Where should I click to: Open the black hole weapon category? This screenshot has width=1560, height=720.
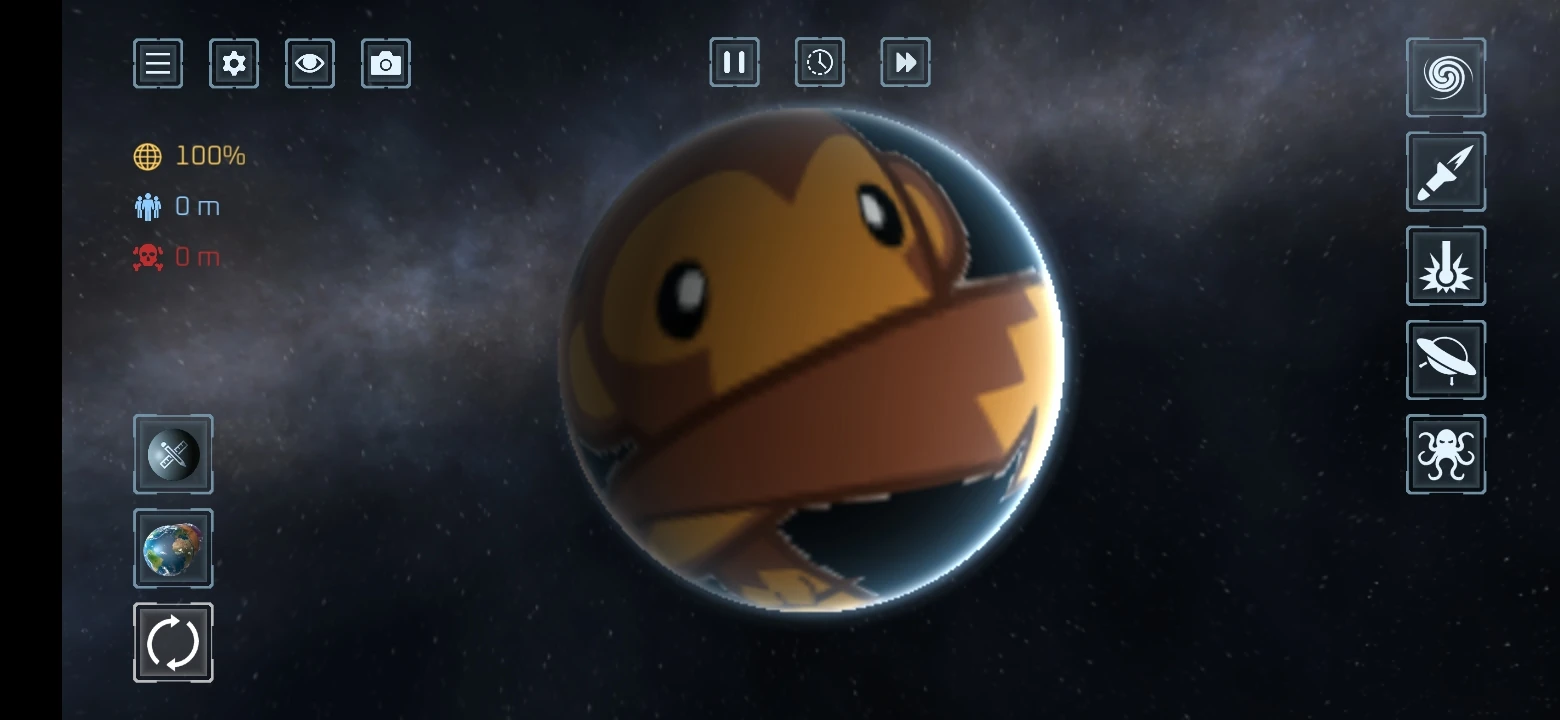tap(1444, 77)
